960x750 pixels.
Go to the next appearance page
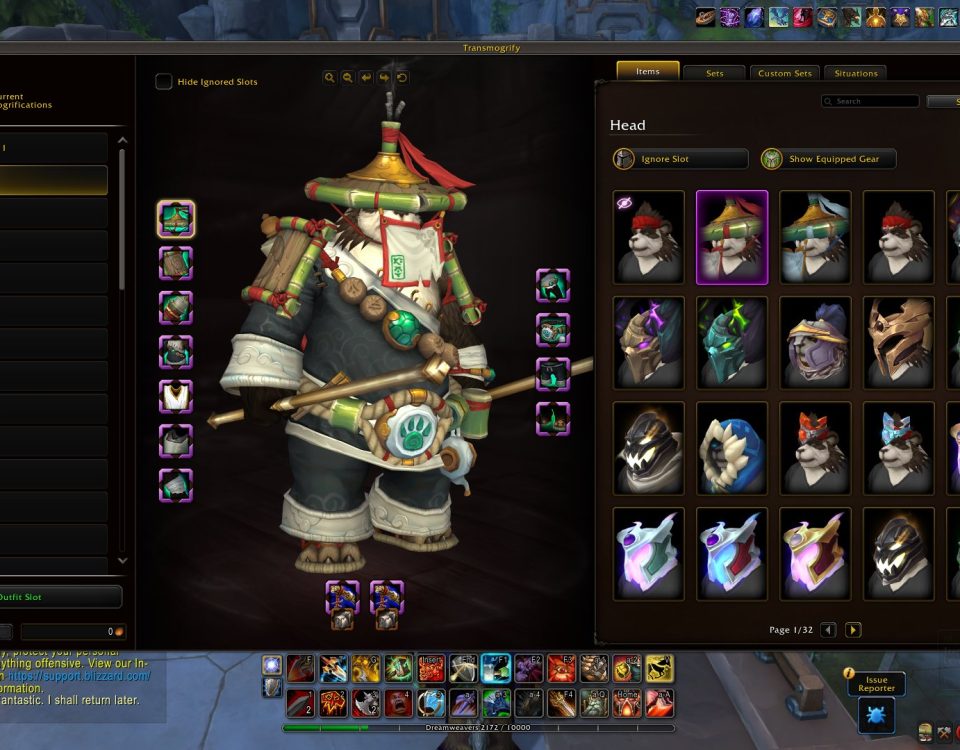point(853,630)
